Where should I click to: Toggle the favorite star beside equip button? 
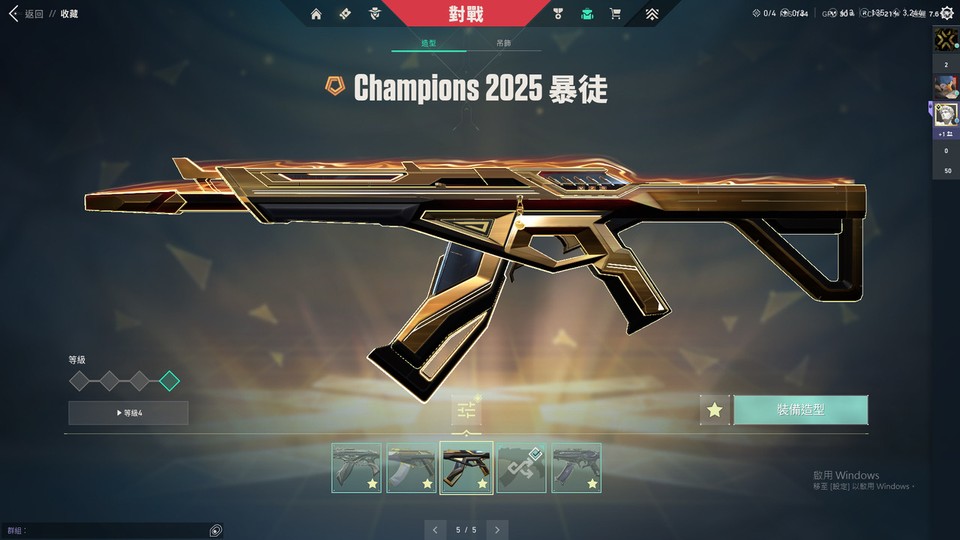click(x=714, y=410)
